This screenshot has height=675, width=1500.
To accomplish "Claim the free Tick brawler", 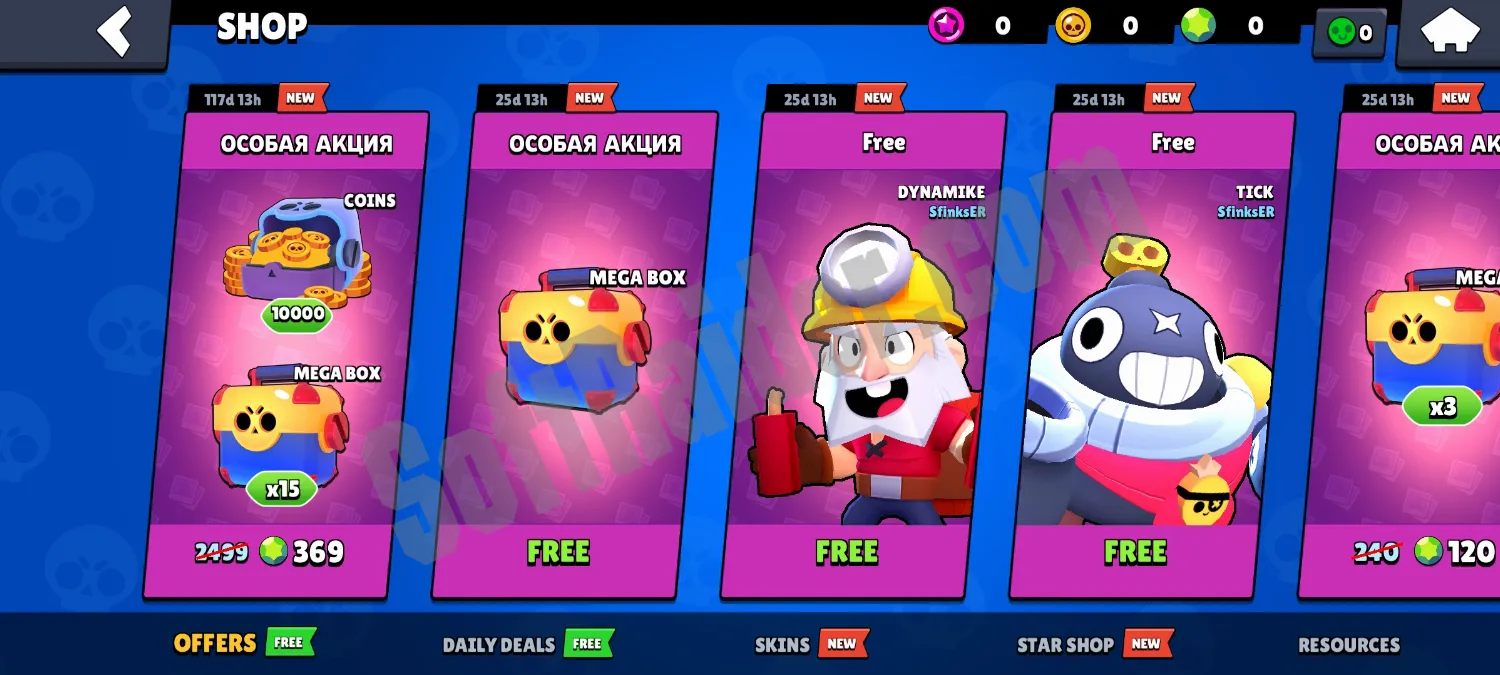I will (x=1135, y=552).
